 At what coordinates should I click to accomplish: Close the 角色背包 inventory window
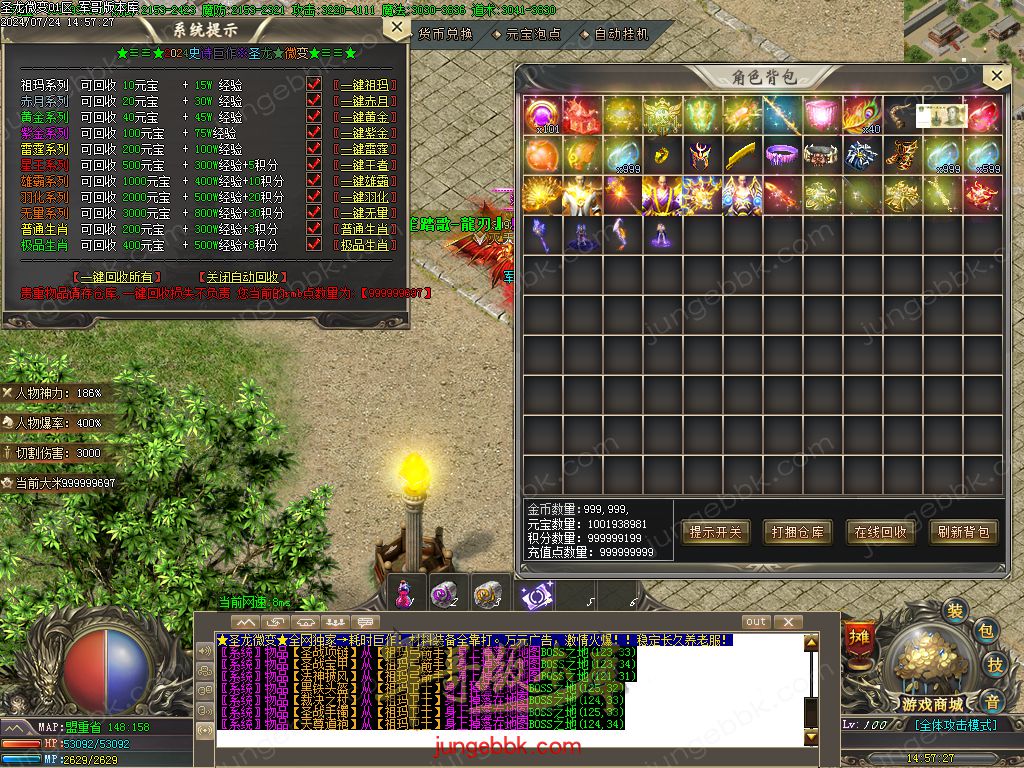pyautogui.click(x=994, y=77)
